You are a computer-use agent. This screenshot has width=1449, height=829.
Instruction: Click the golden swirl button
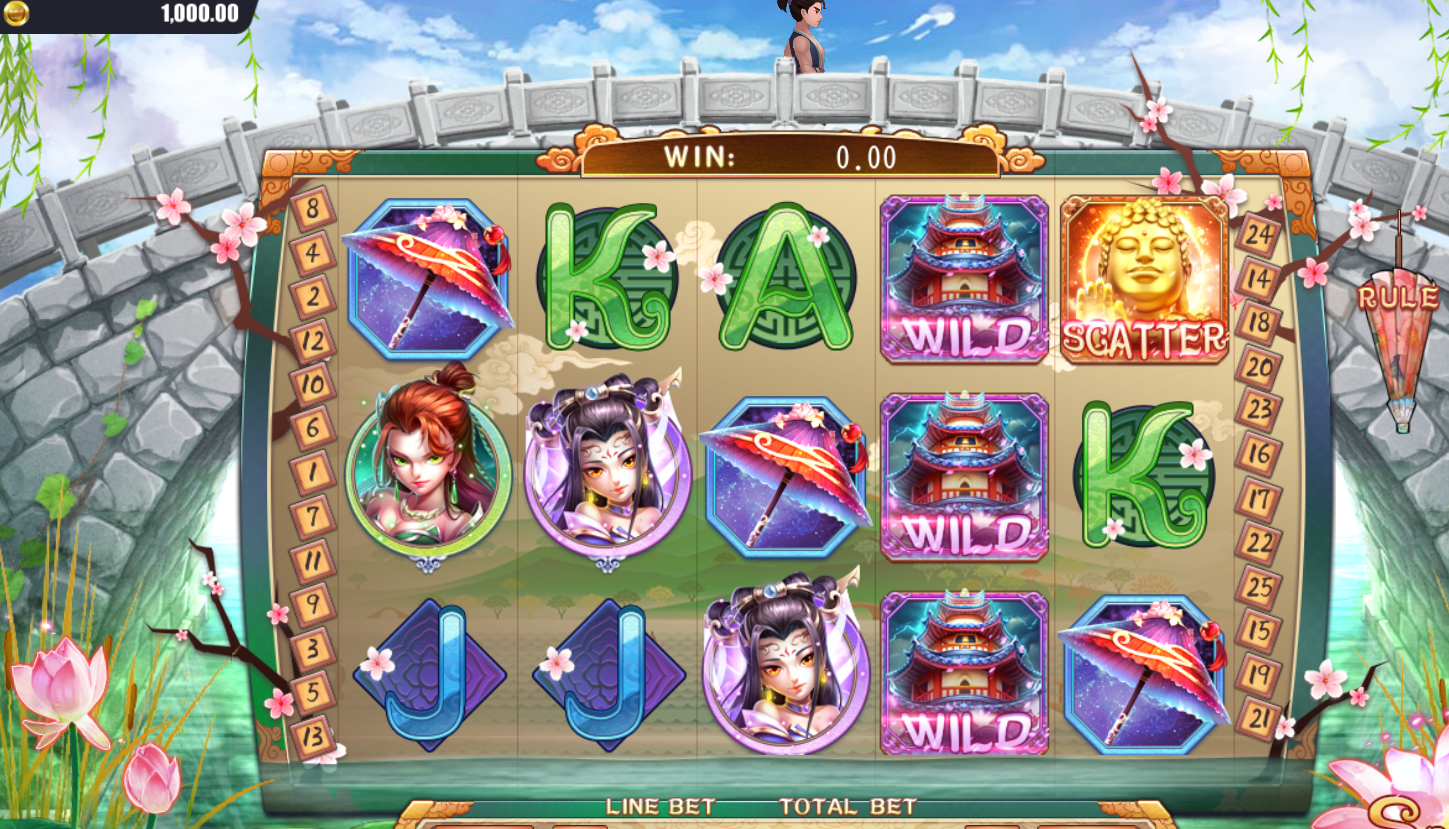click(x=1400, y=812)
